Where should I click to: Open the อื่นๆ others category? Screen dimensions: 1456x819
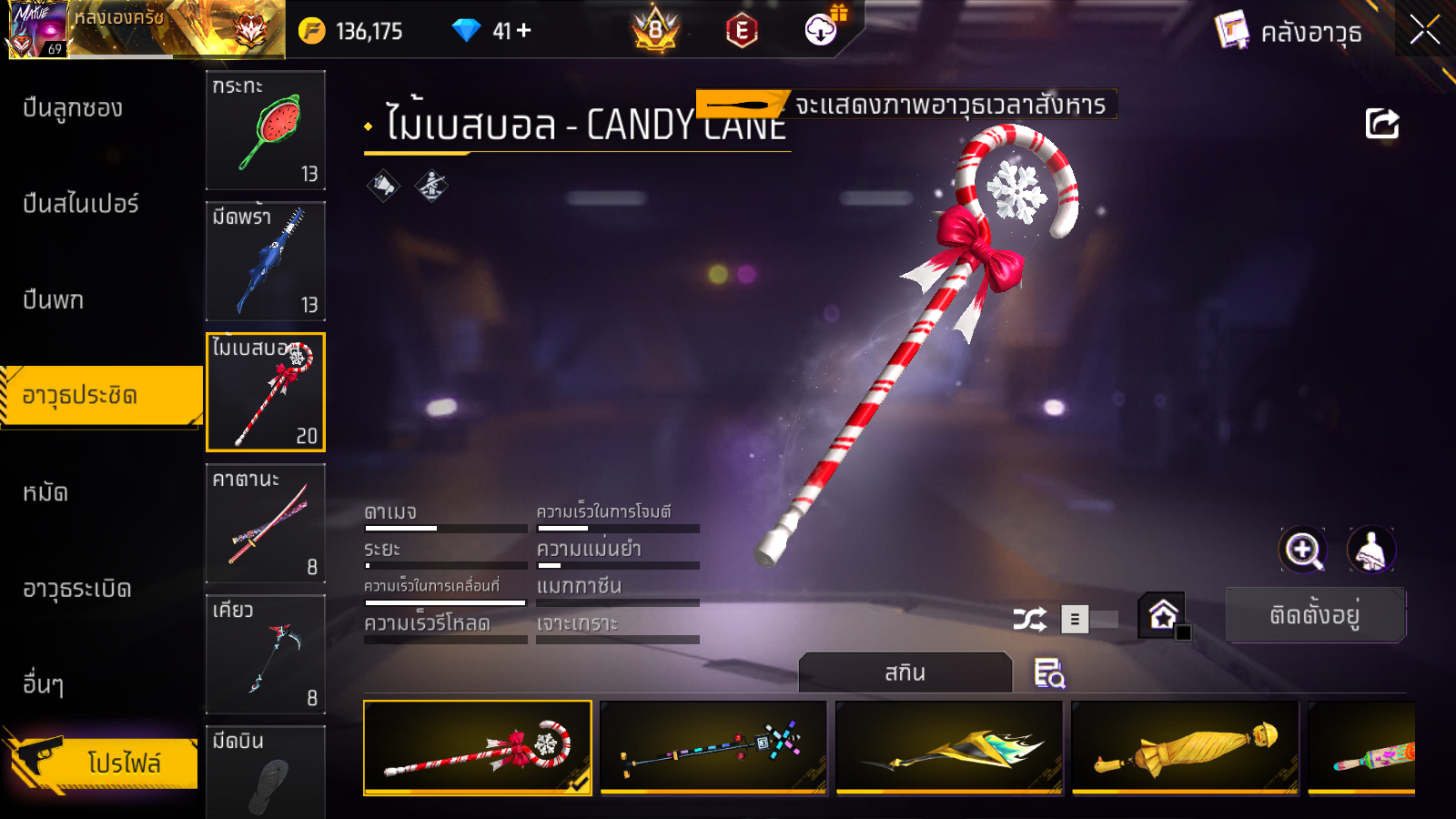tap(44, 683)
